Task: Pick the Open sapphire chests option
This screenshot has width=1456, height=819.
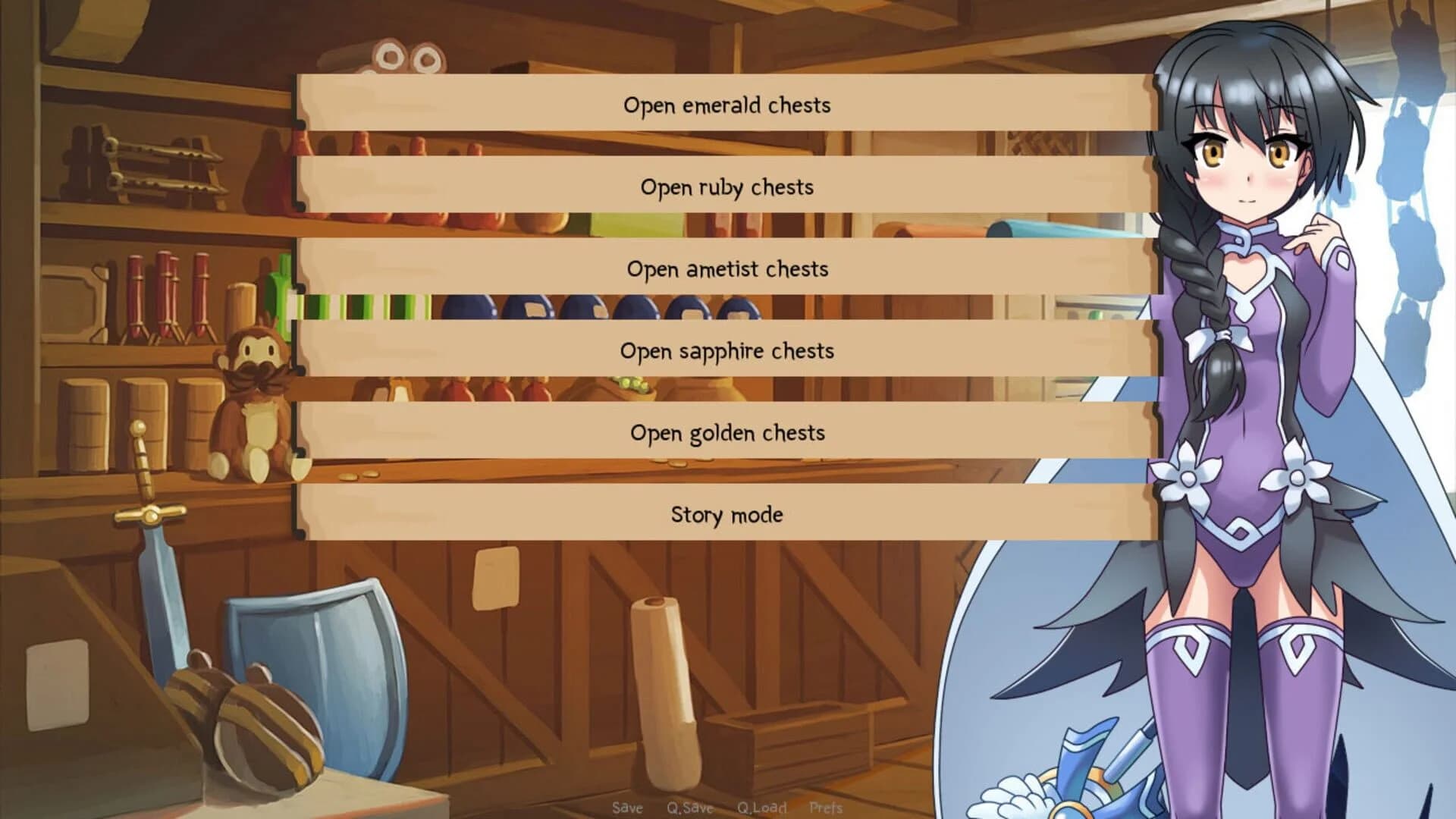Action: 726,351
